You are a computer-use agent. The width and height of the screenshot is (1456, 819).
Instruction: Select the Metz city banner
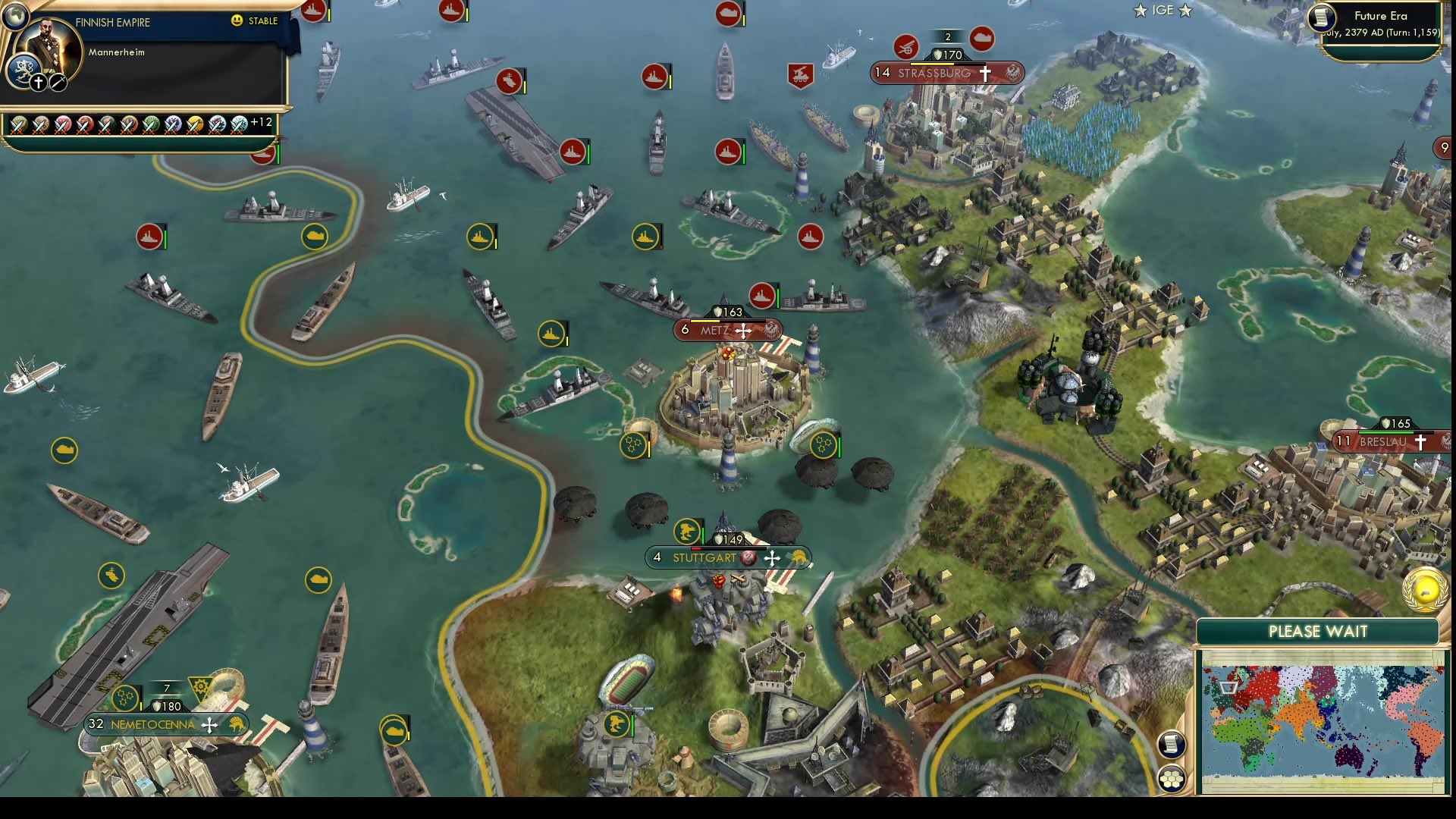[714, 331]
